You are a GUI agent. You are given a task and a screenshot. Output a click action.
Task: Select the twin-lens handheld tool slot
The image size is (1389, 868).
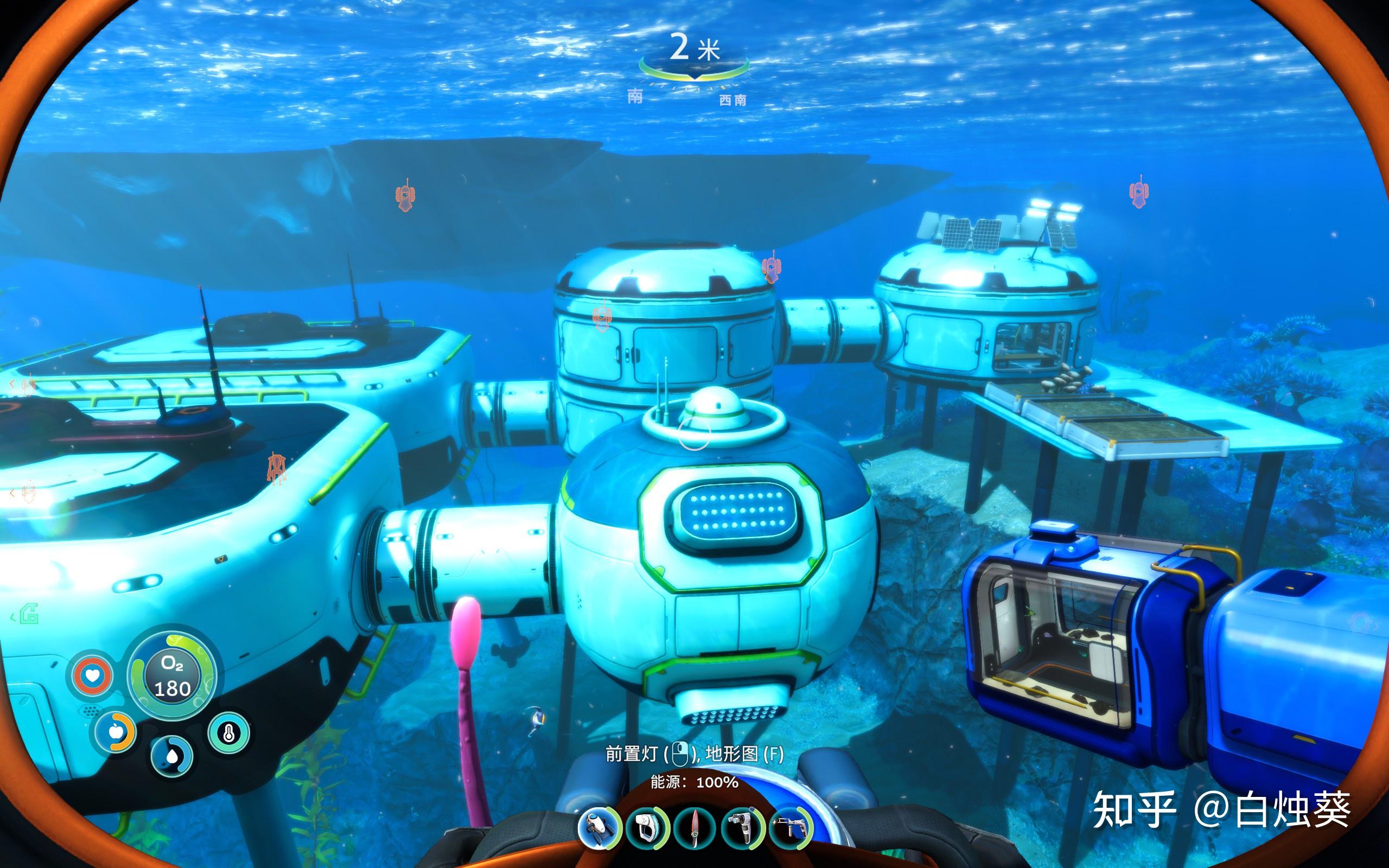point(742,829)
